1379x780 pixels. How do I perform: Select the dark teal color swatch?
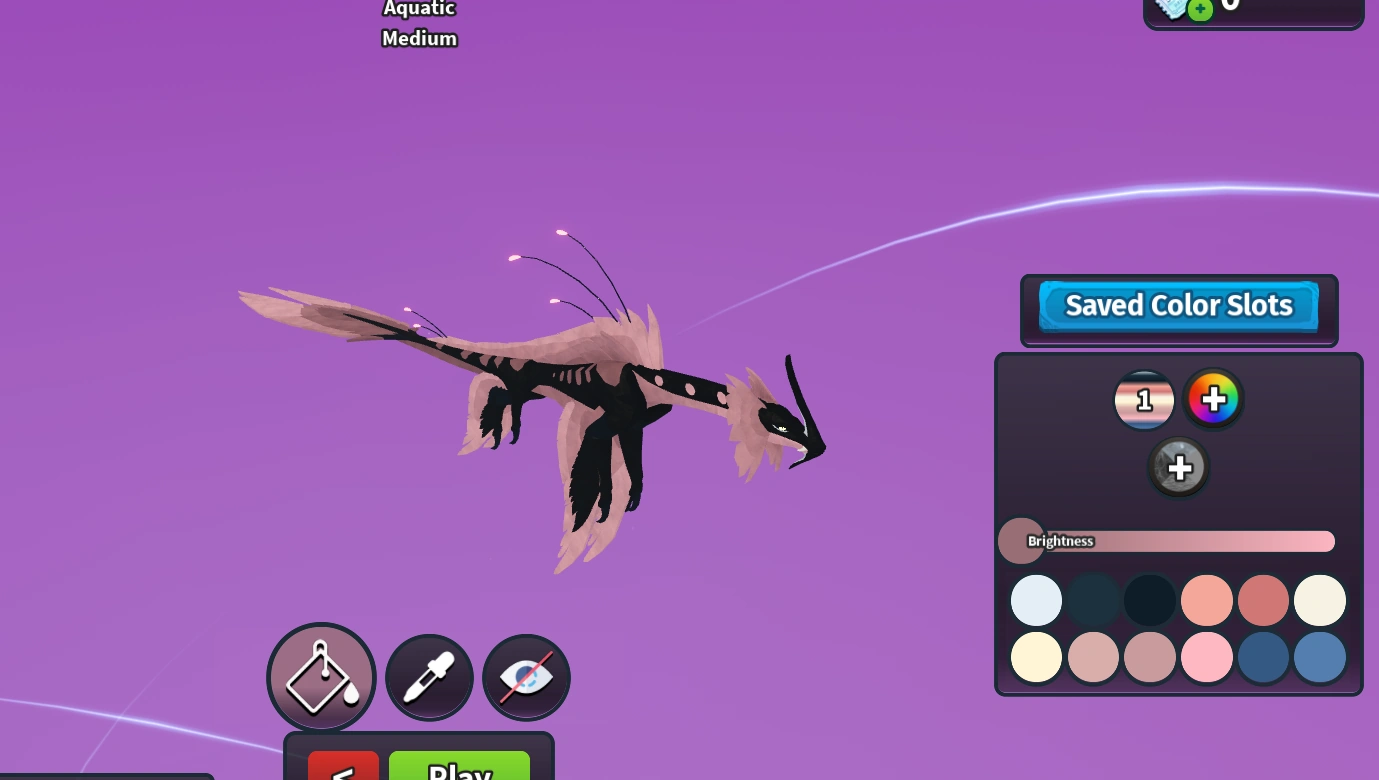click(x=1093, y=600)
